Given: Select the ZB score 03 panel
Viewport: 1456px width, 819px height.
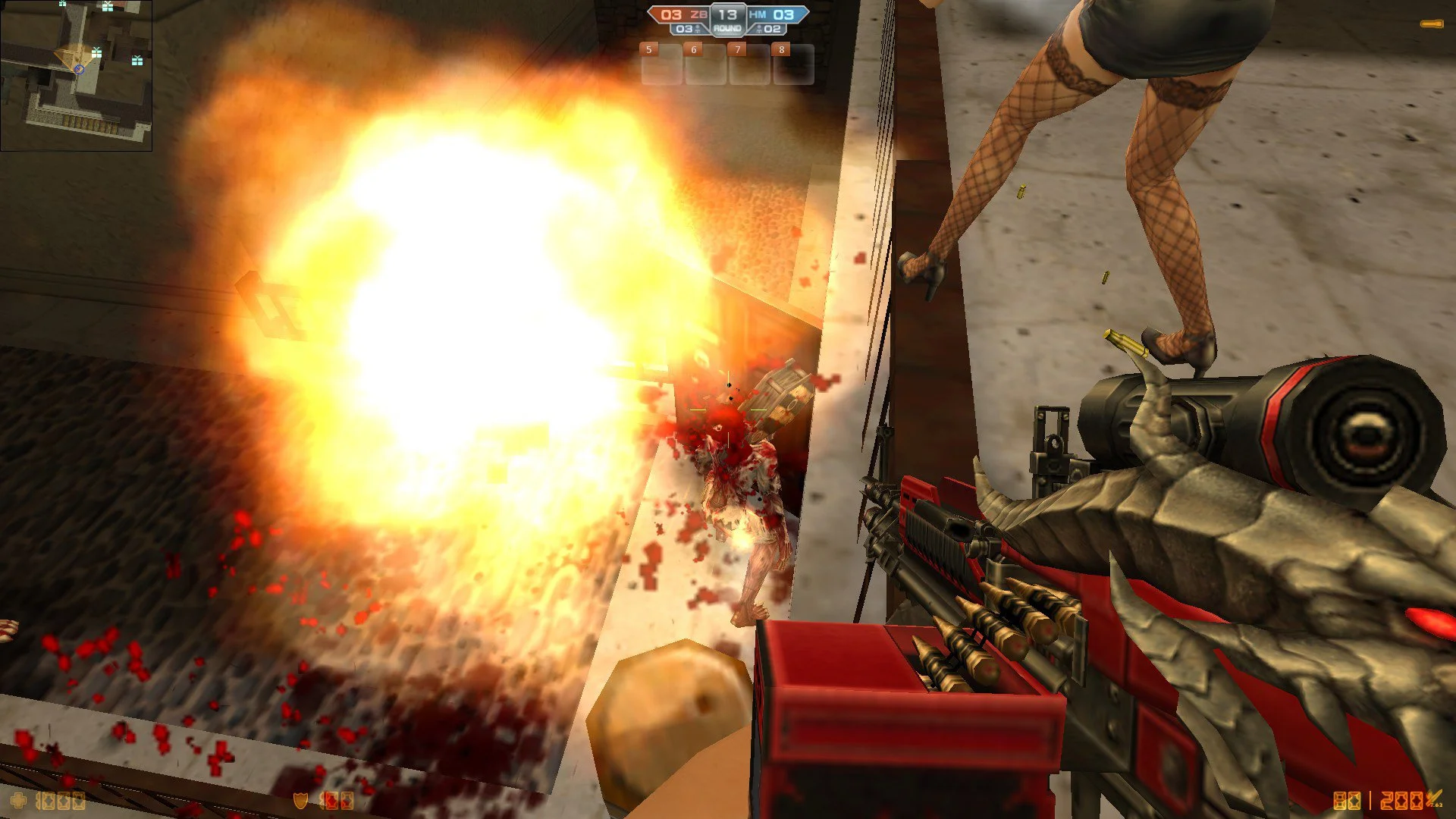Looking at the screenshot, I should click(671, 14).
